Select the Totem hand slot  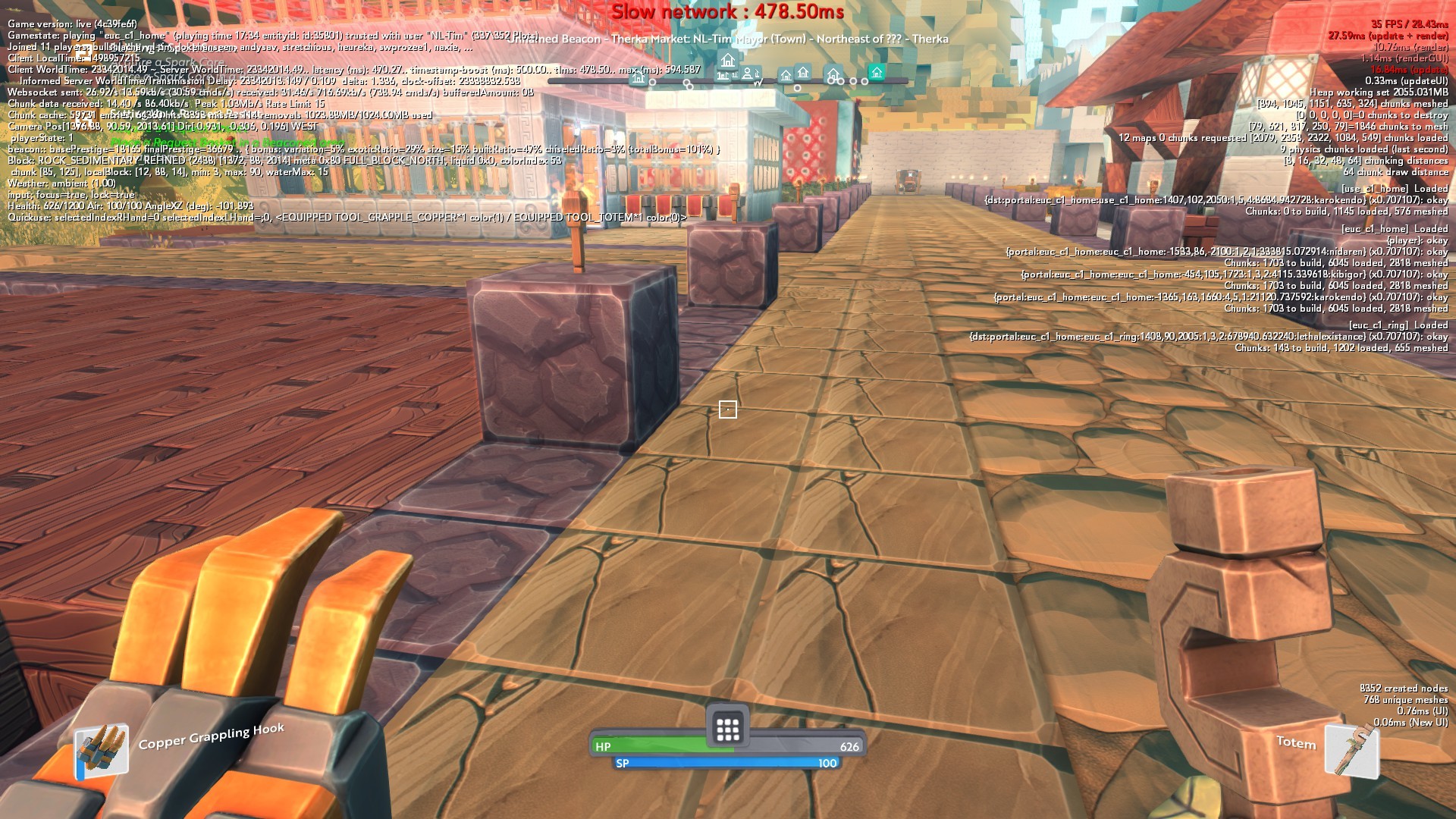coord(1351,750)
